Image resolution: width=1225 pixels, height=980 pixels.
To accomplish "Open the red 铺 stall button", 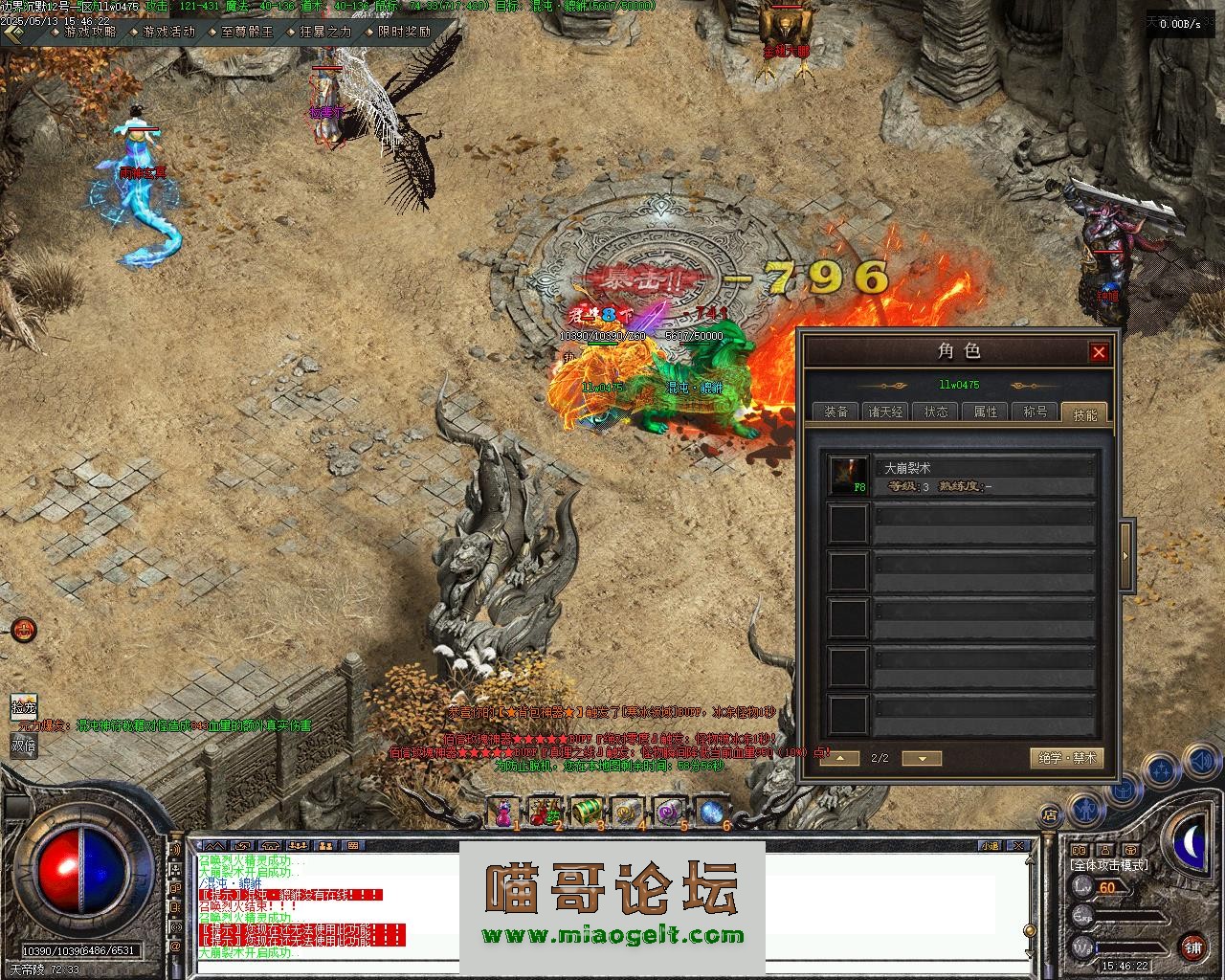I will point(1192,947).
